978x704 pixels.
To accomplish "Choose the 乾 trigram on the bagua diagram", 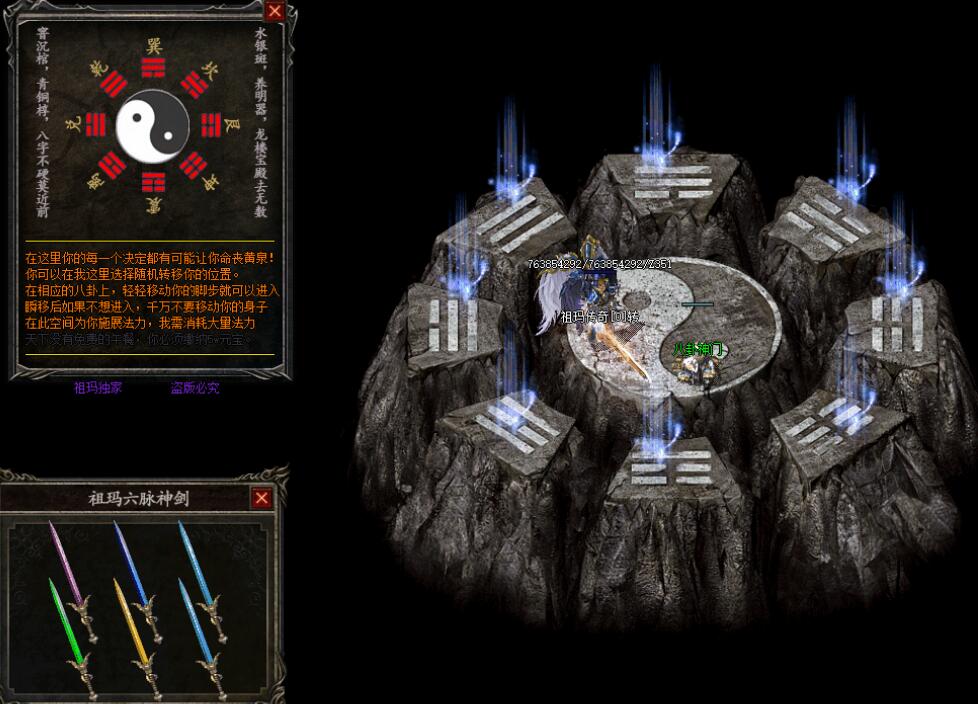I will pos(113,84).
